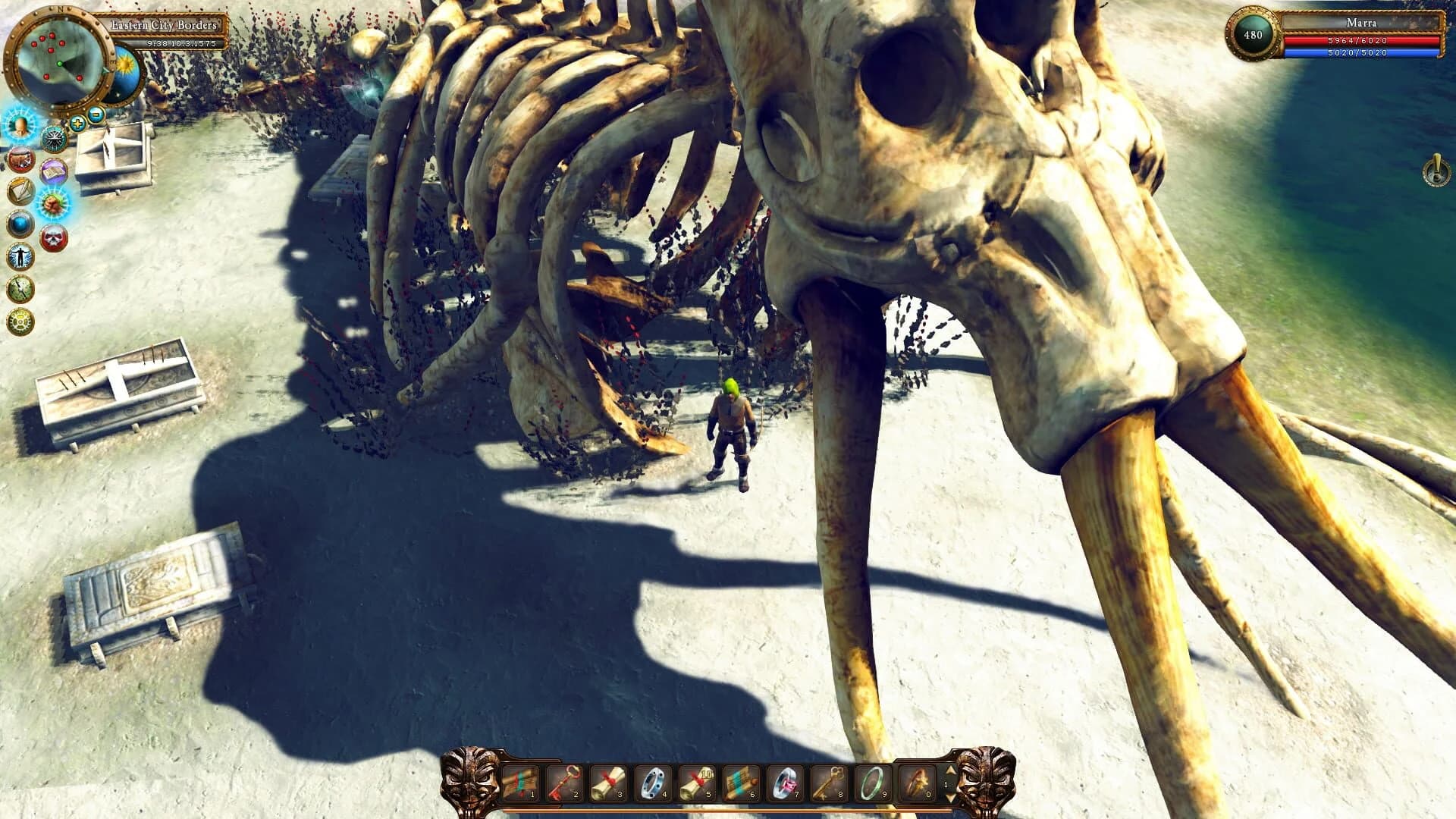
Task: Open the gear-shaped settings icon
Action: [20, 321]
